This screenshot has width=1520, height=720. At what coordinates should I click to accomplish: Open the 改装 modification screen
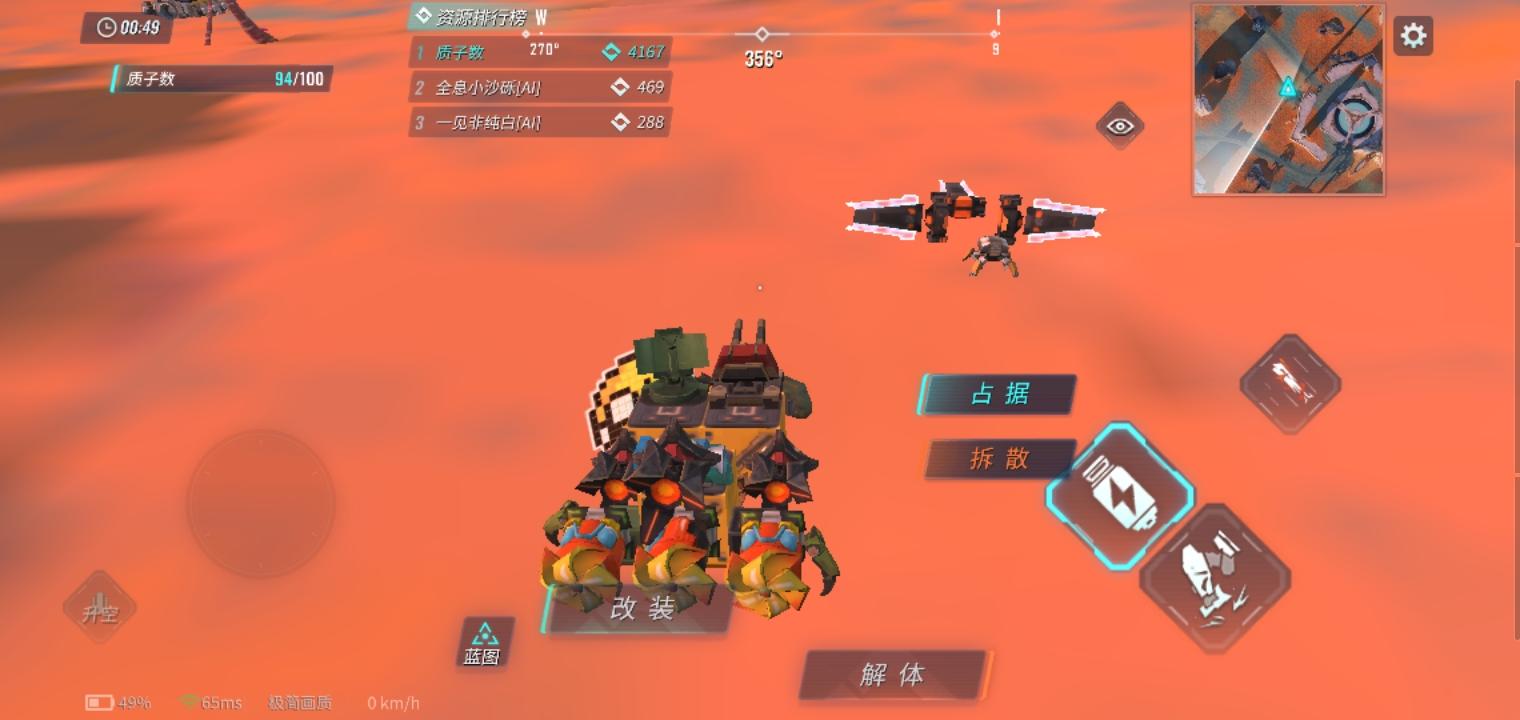click(640, 605)
